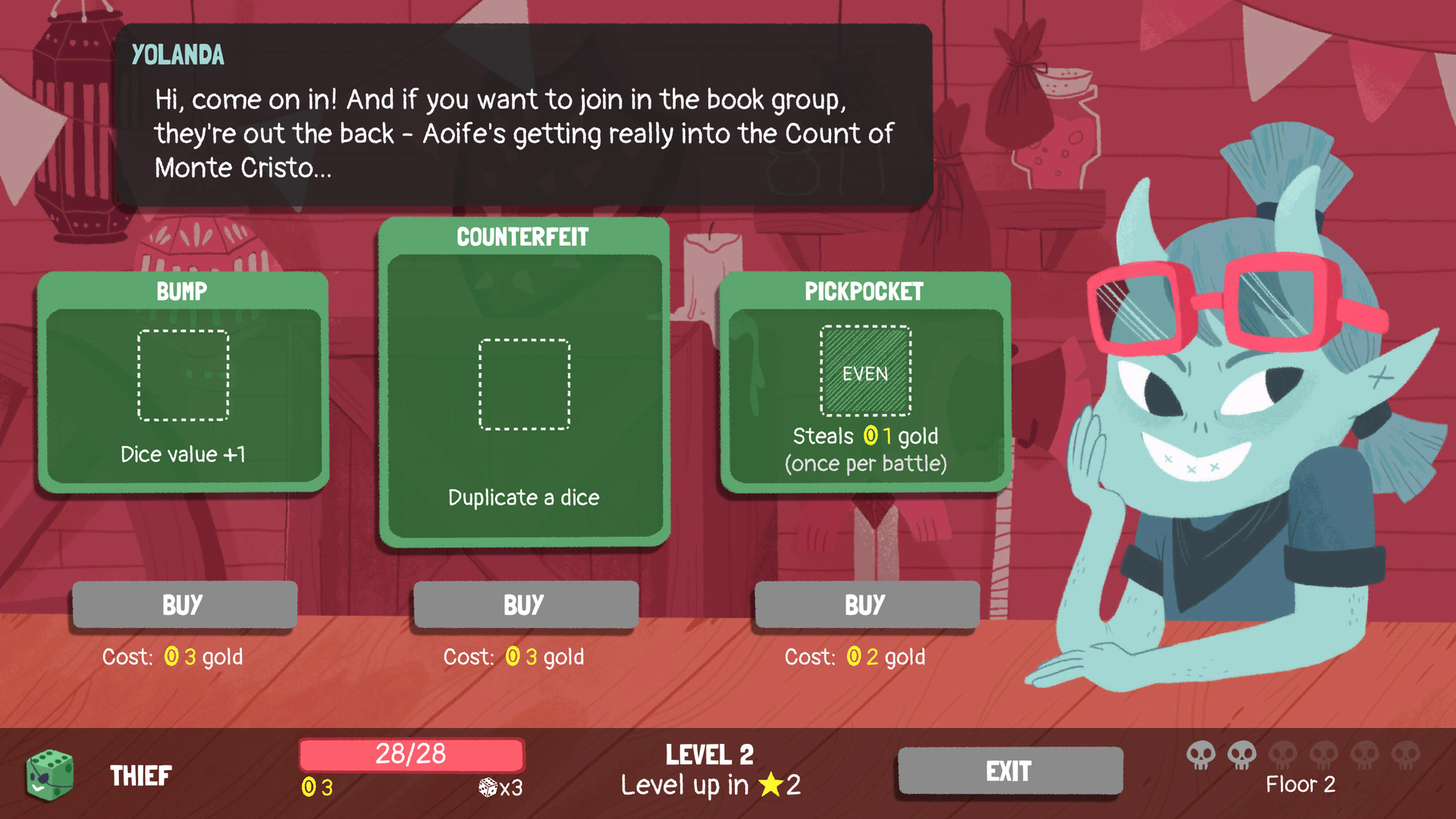Screen dimensions: 1456x819
Task: Buy the Bump skill
Action: click(x=183, y=604)
